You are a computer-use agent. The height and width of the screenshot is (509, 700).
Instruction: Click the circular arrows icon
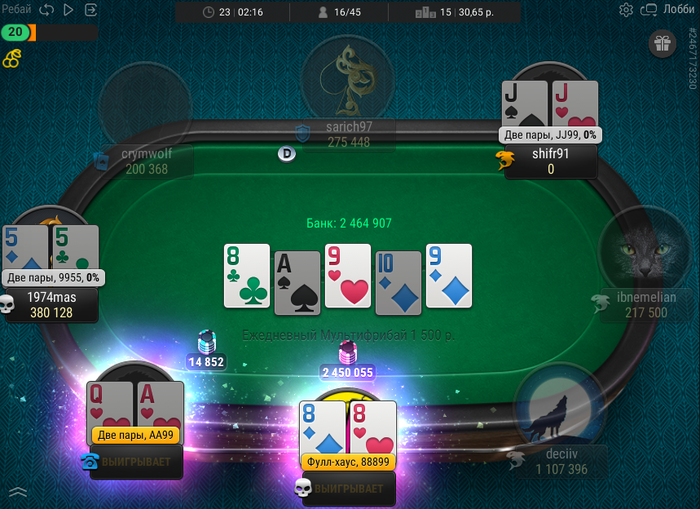[x=46, y=10]
